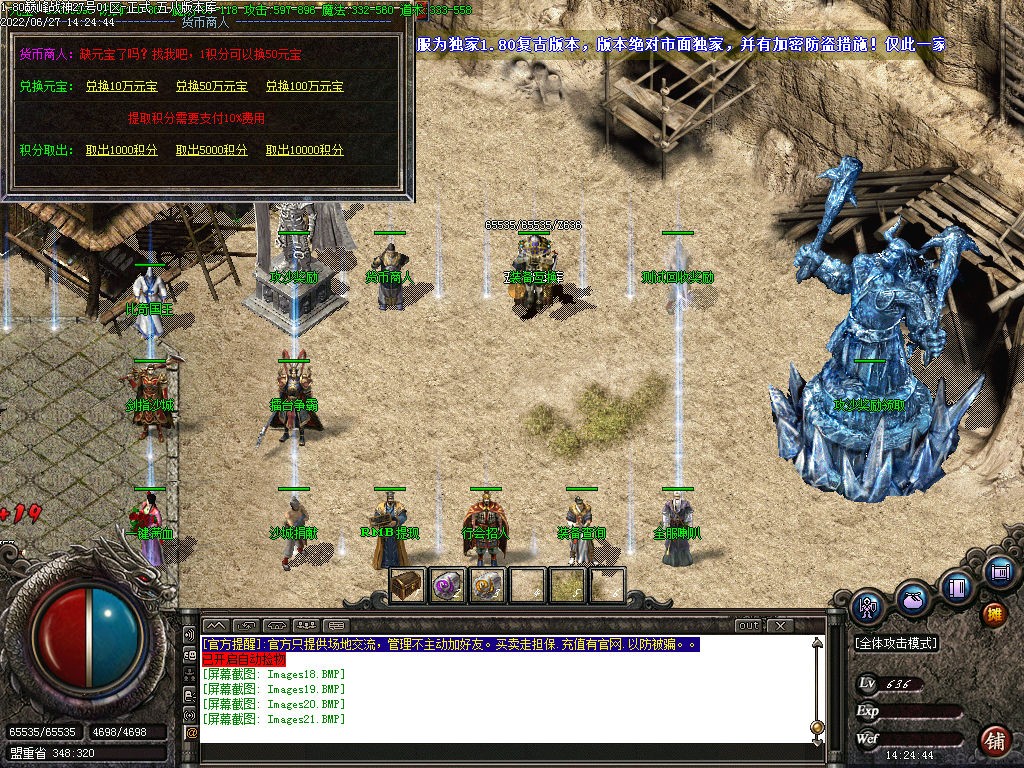Toggle the 全体攻击模式 attack mode label

[896, 643]
